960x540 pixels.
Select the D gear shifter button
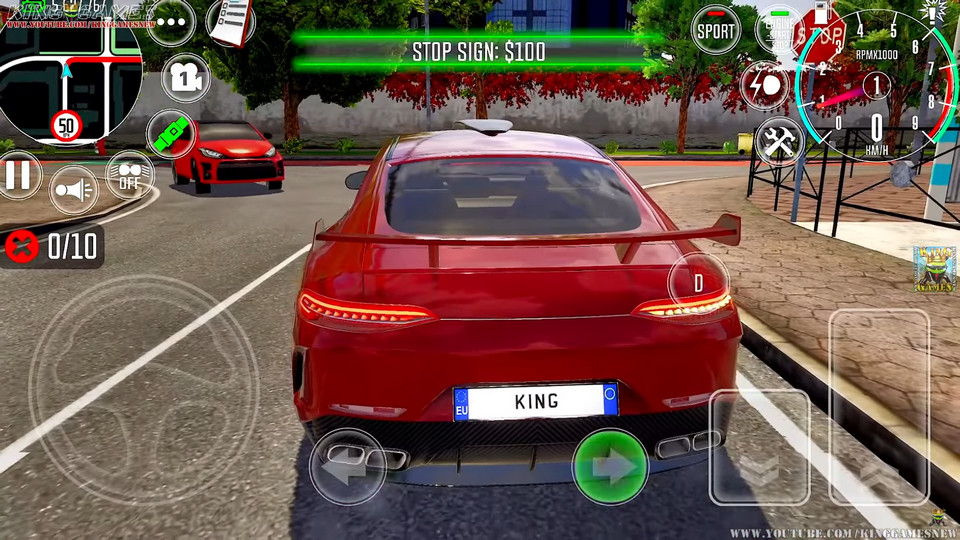pyautogui.click(x=698, y=284)
